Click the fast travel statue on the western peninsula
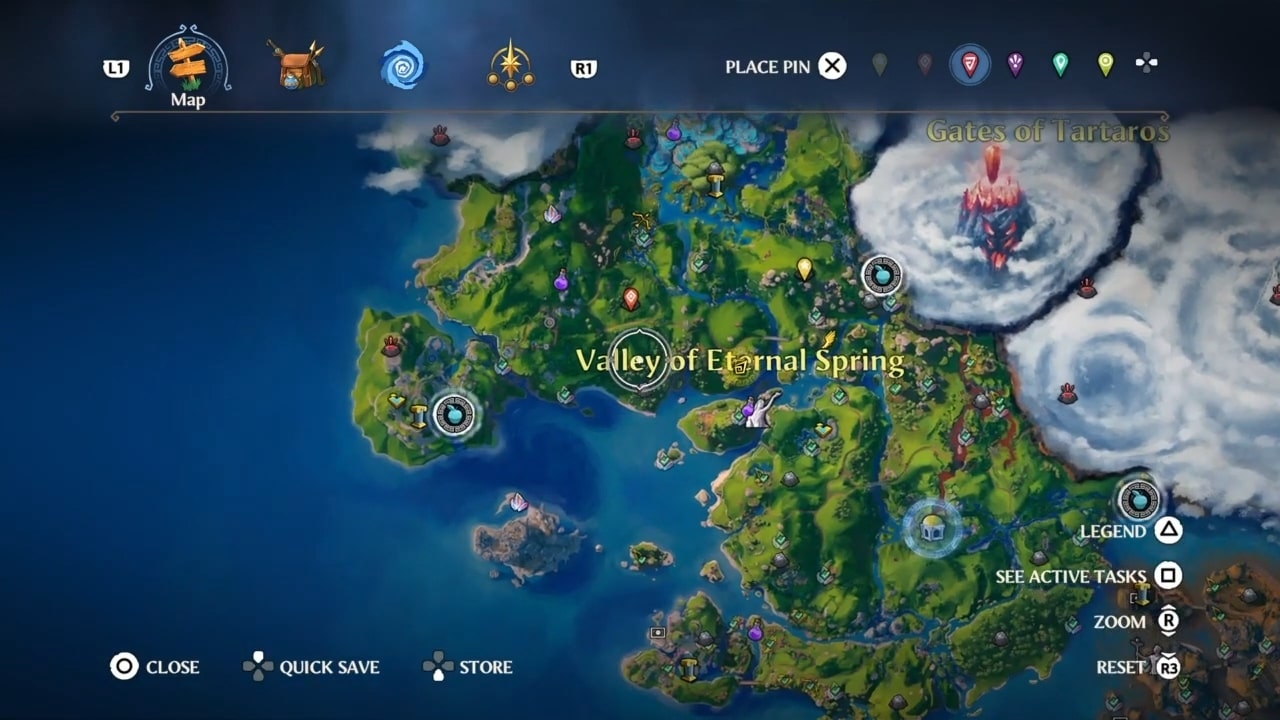This screenshot has height=720, width=1280. coord(455,415)
